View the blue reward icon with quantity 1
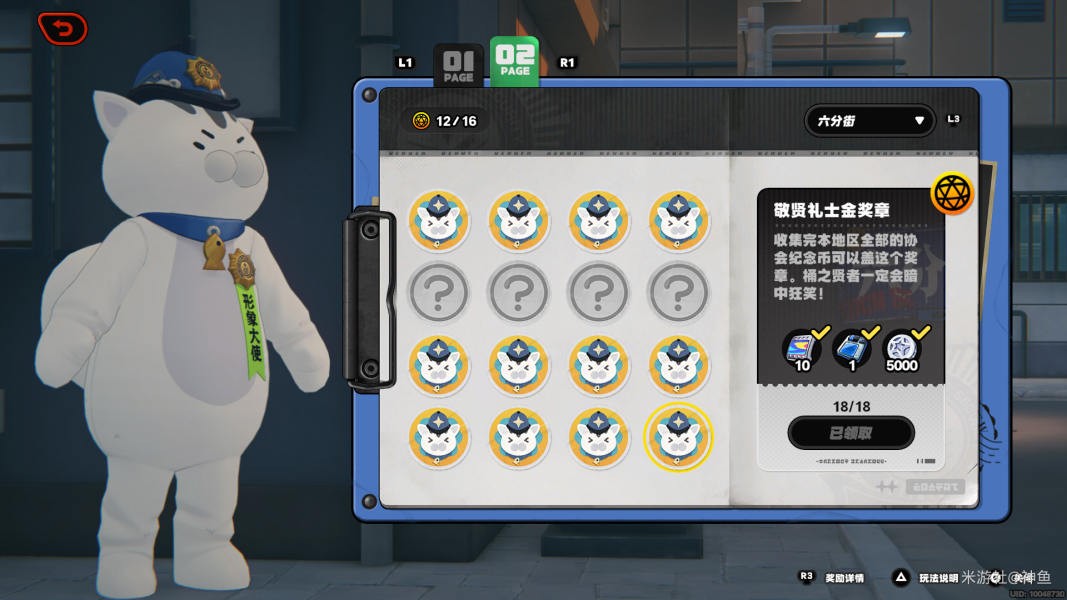 [x=851, y=347]
